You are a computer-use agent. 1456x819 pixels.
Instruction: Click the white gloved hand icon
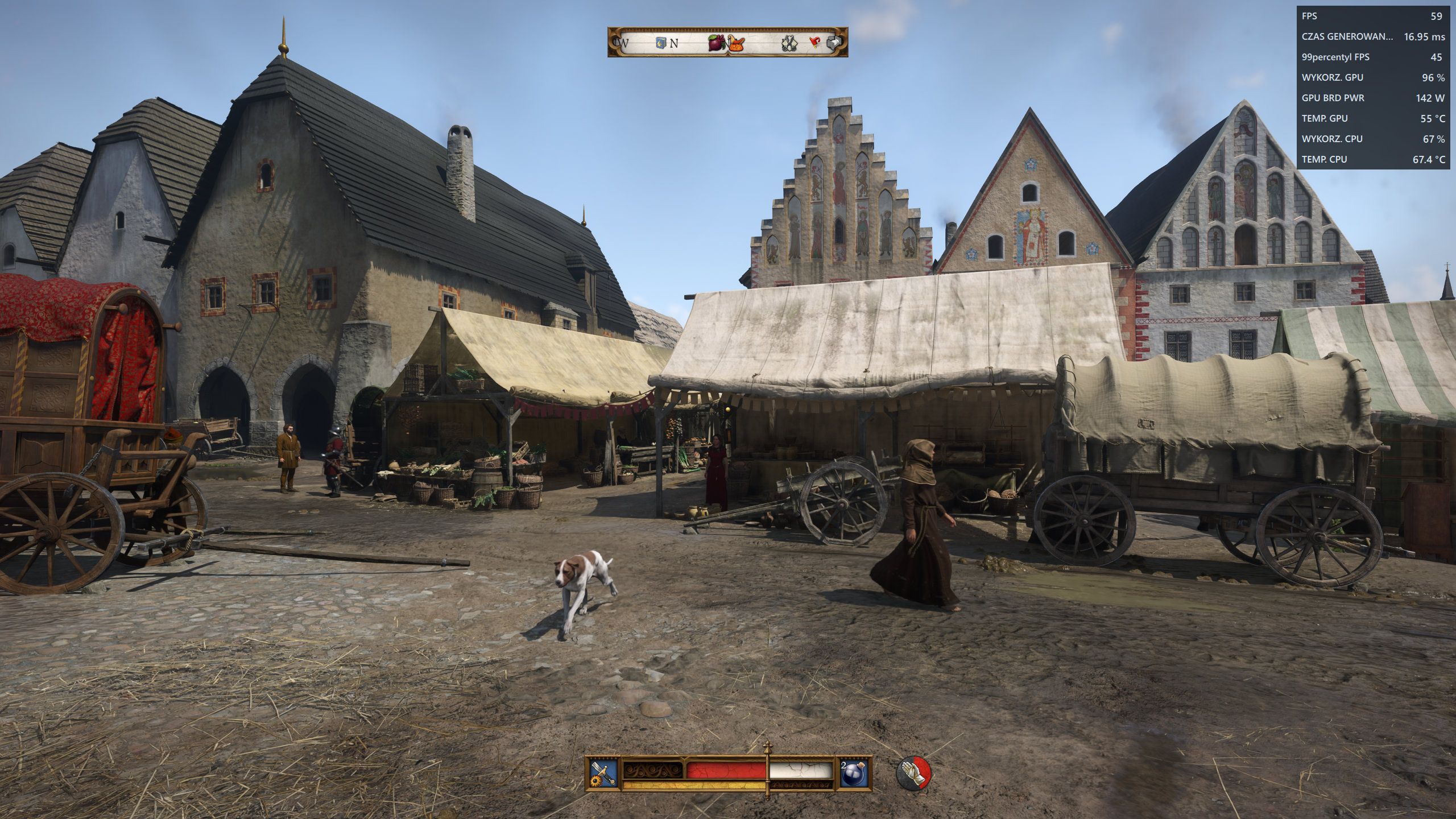click(913, 773)
